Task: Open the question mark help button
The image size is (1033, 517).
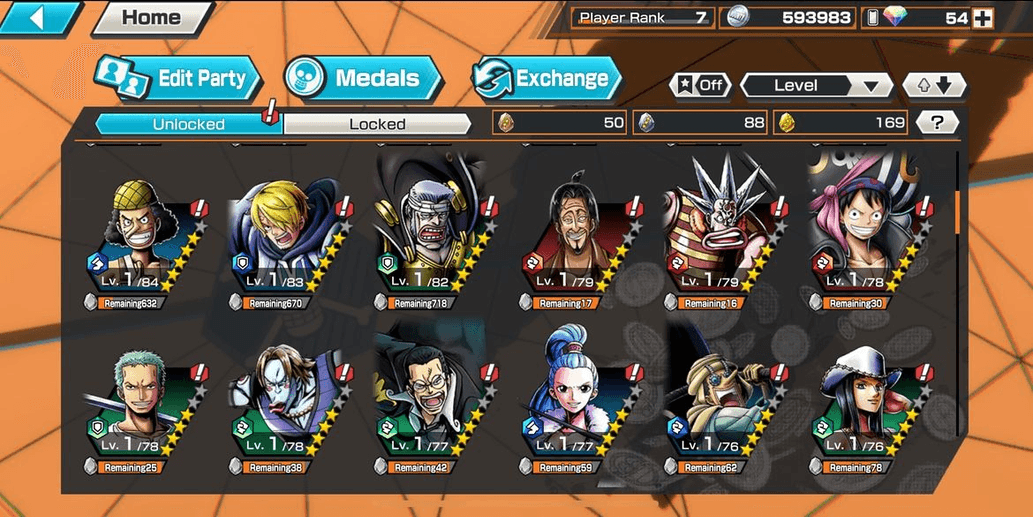Action: point(937,123)
